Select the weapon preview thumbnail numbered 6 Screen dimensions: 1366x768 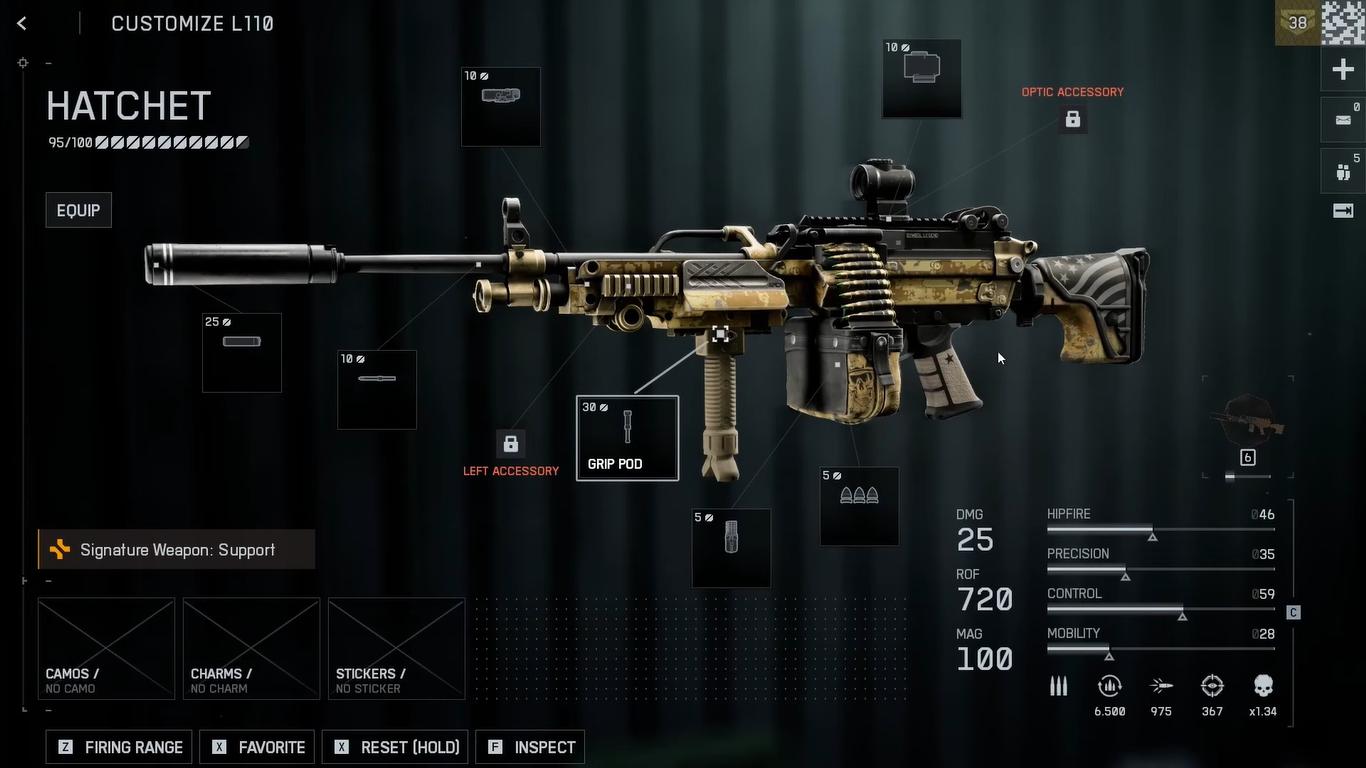click(x=1247, y=428)
